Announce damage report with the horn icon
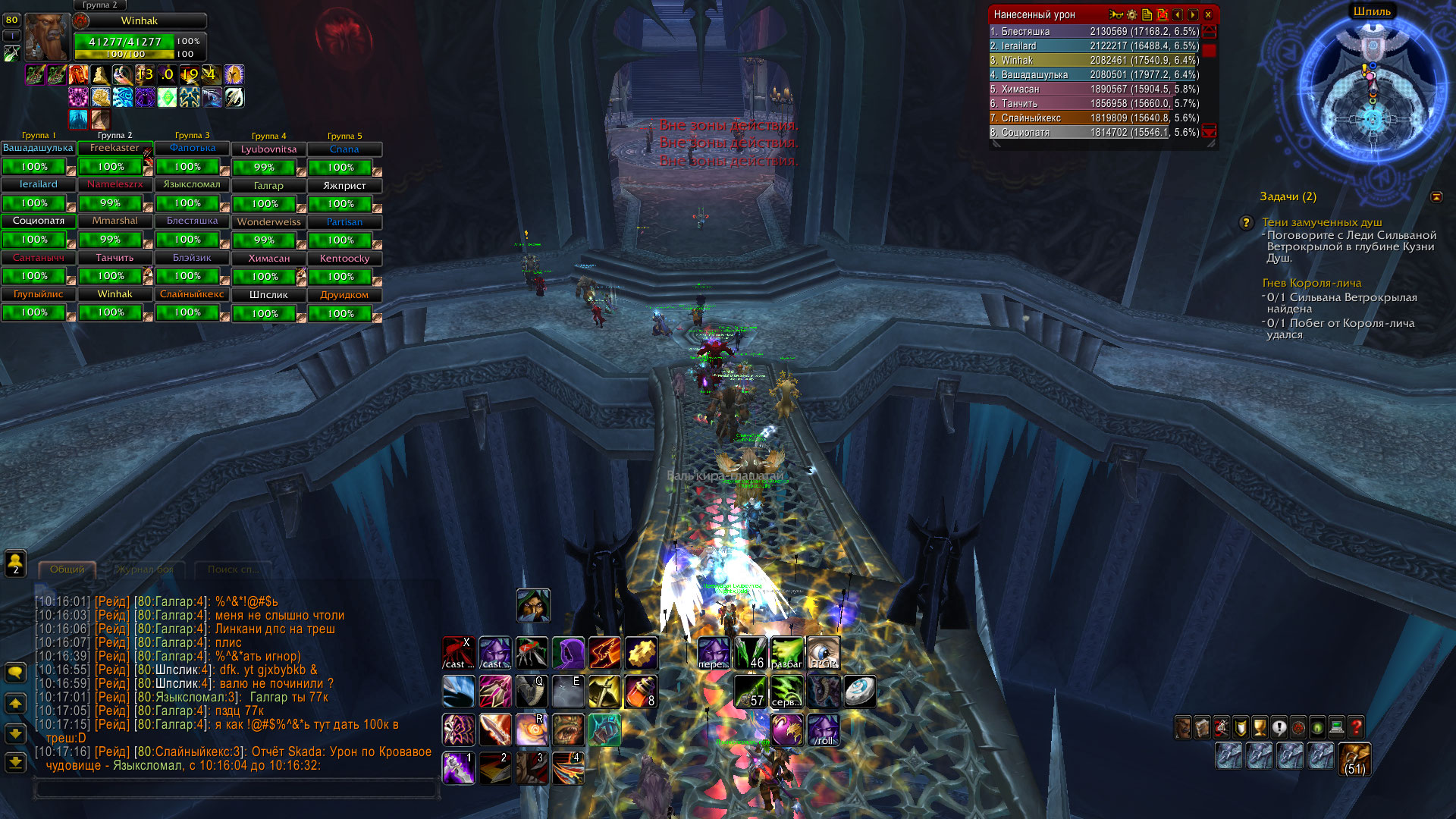 coord(1115,14)
